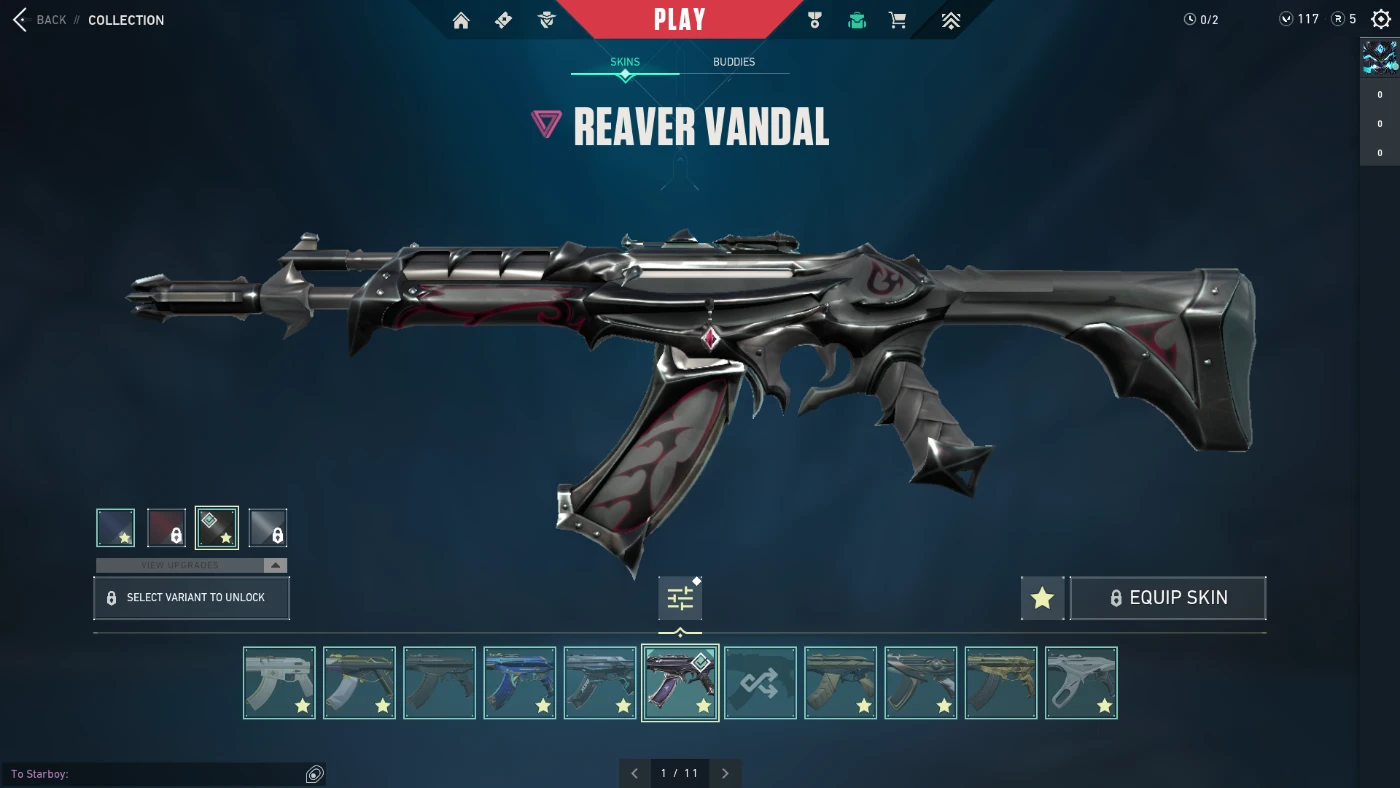Select the blue color variant swatch
The height and width of the screenshot is (788, 1400).
(x=116, y=528)
